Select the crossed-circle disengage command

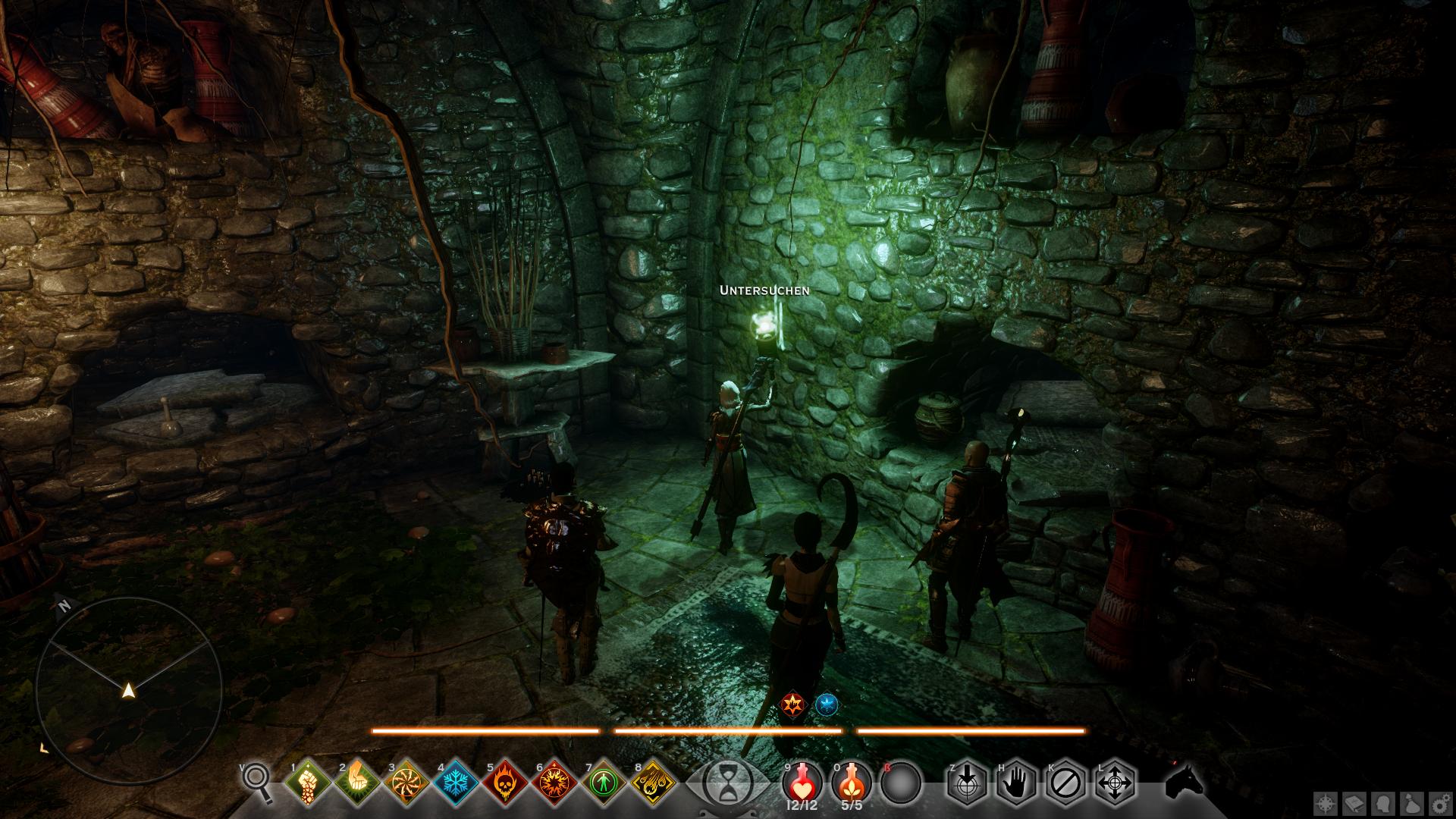coord(1066,782)
